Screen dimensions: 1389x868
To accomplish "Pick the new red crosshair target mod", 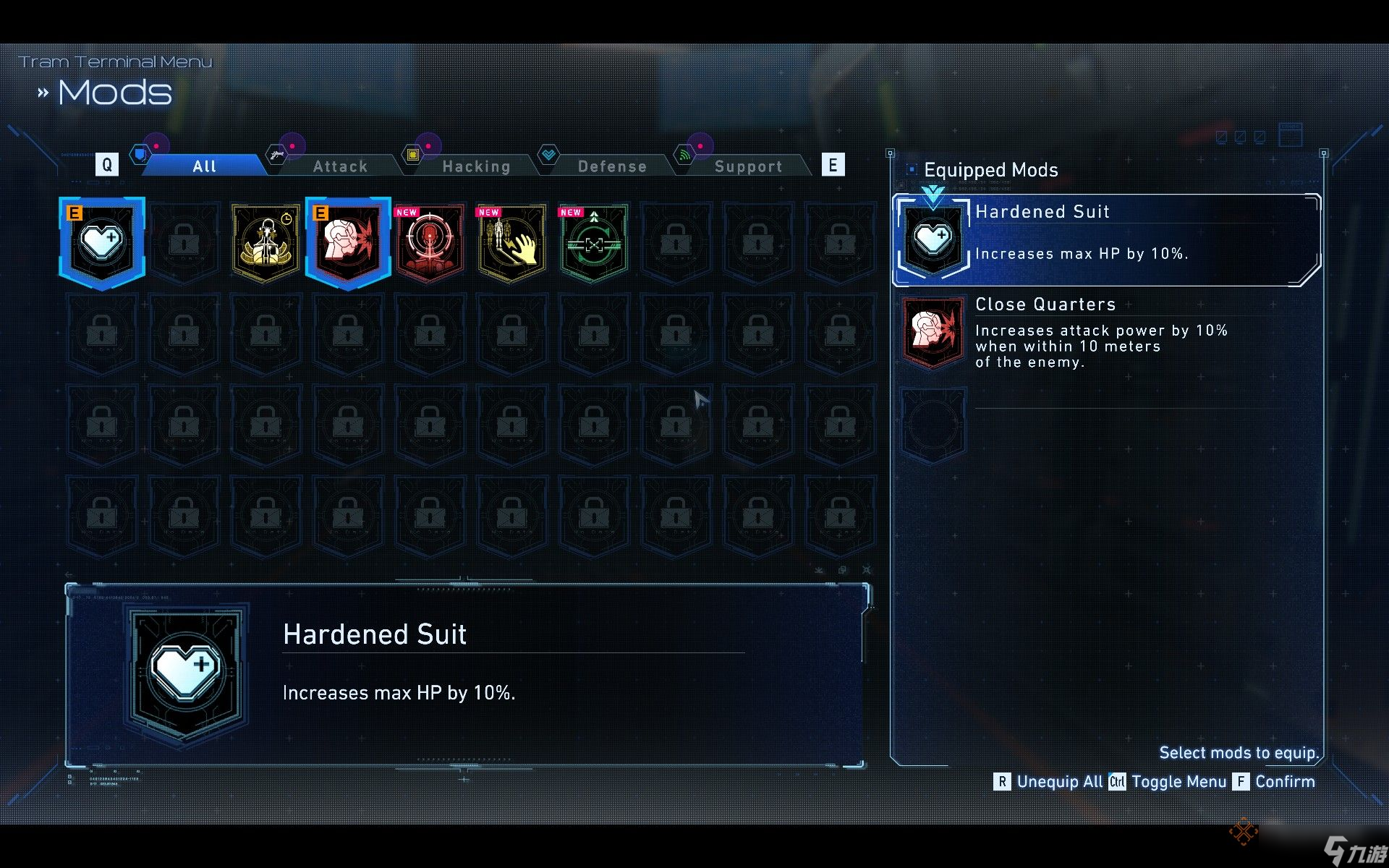I will point(430,242).
